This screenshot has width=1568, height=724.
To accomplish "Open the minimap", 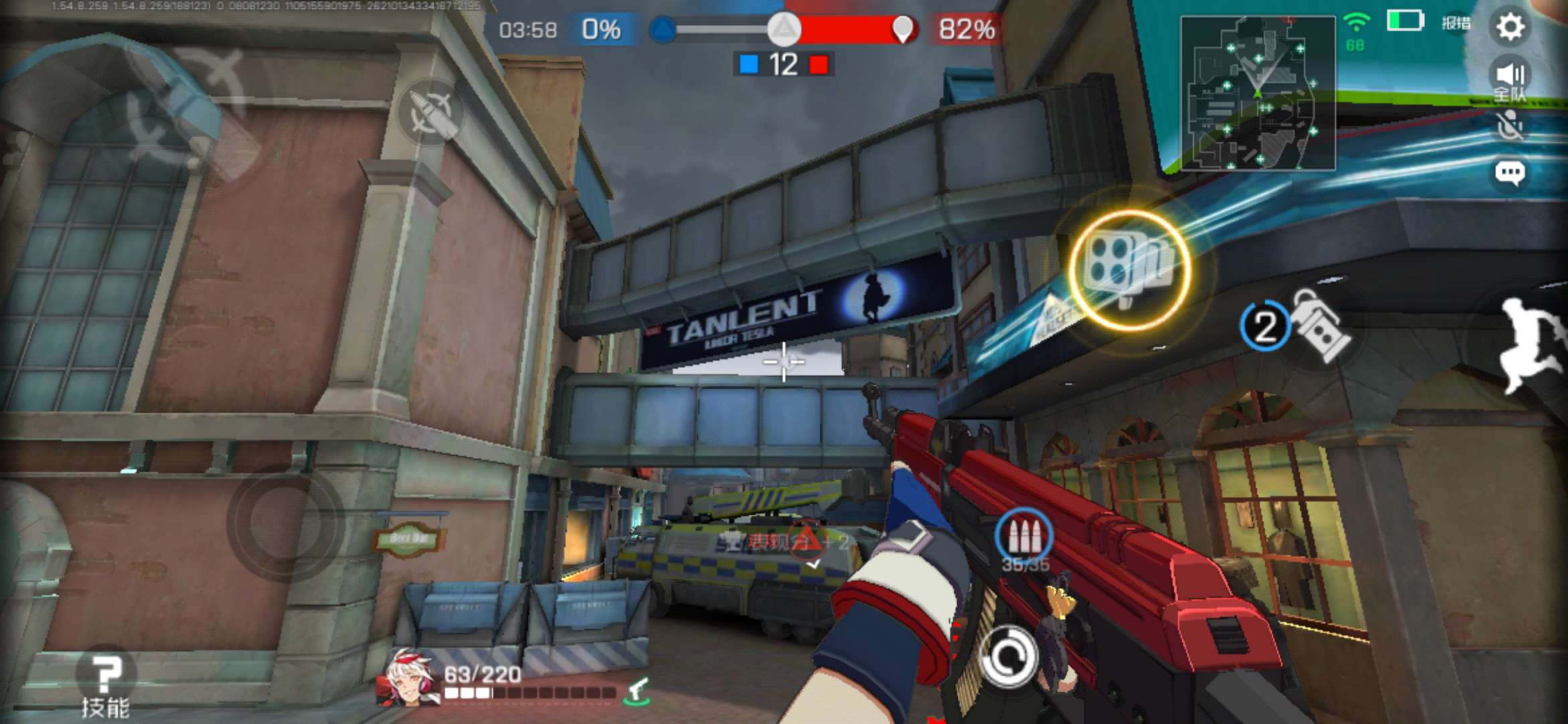I will pyautogui.click(x=1258, y=93).
